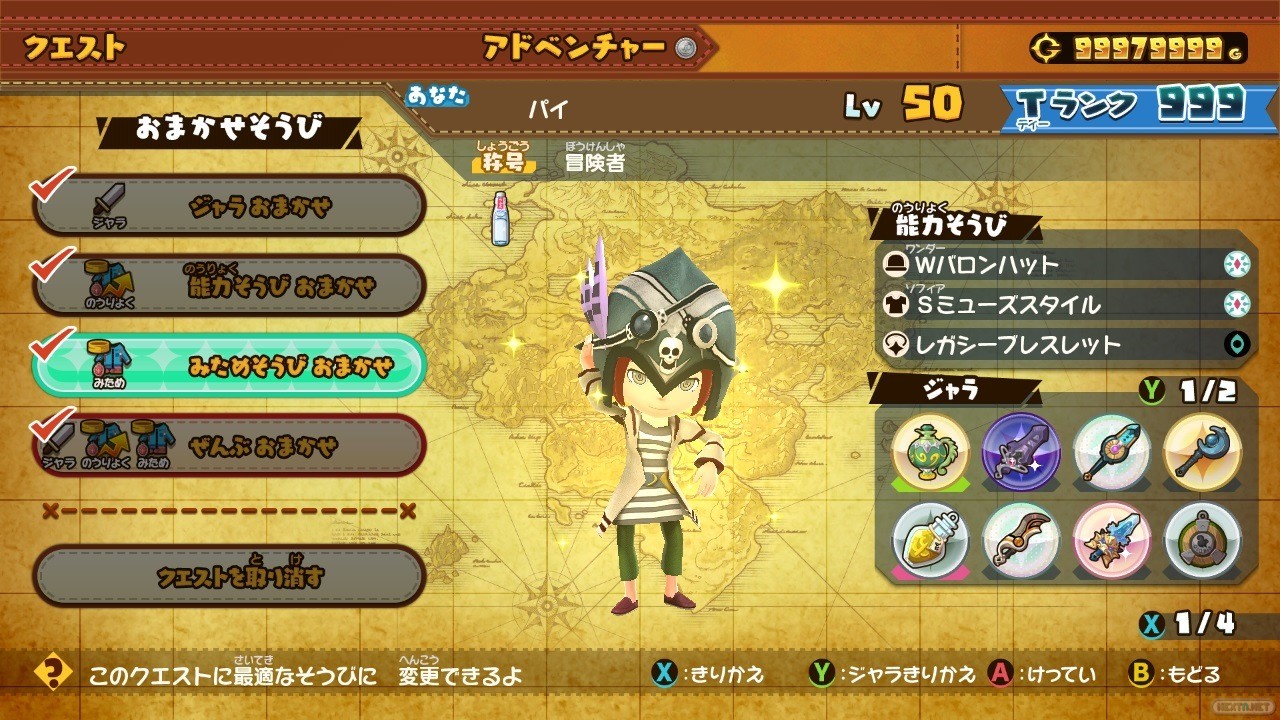1280x720 pixels.
Task: Select the レガシーブレスレット accessory slot
Action: pyautogui.click(x=1065, y=345)
